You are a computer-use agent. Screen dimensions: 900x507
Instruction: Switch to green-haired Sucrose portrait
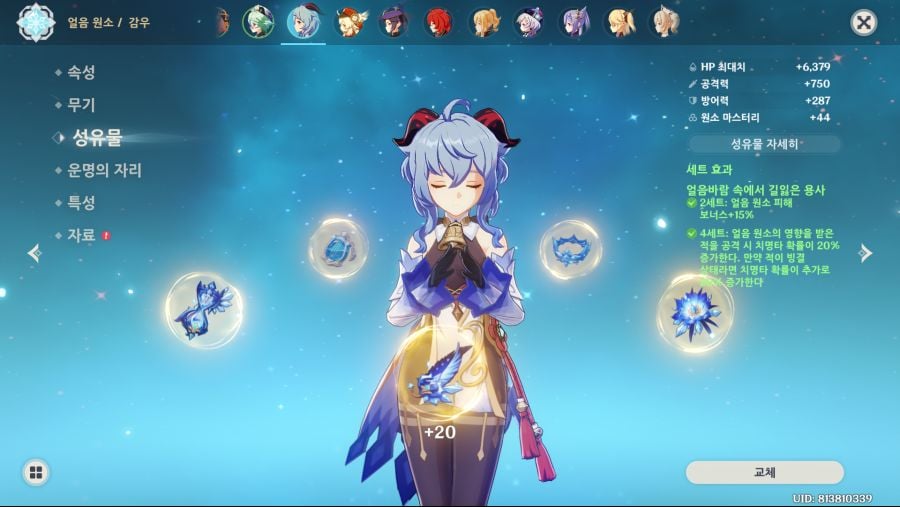(x=258, y=22)
